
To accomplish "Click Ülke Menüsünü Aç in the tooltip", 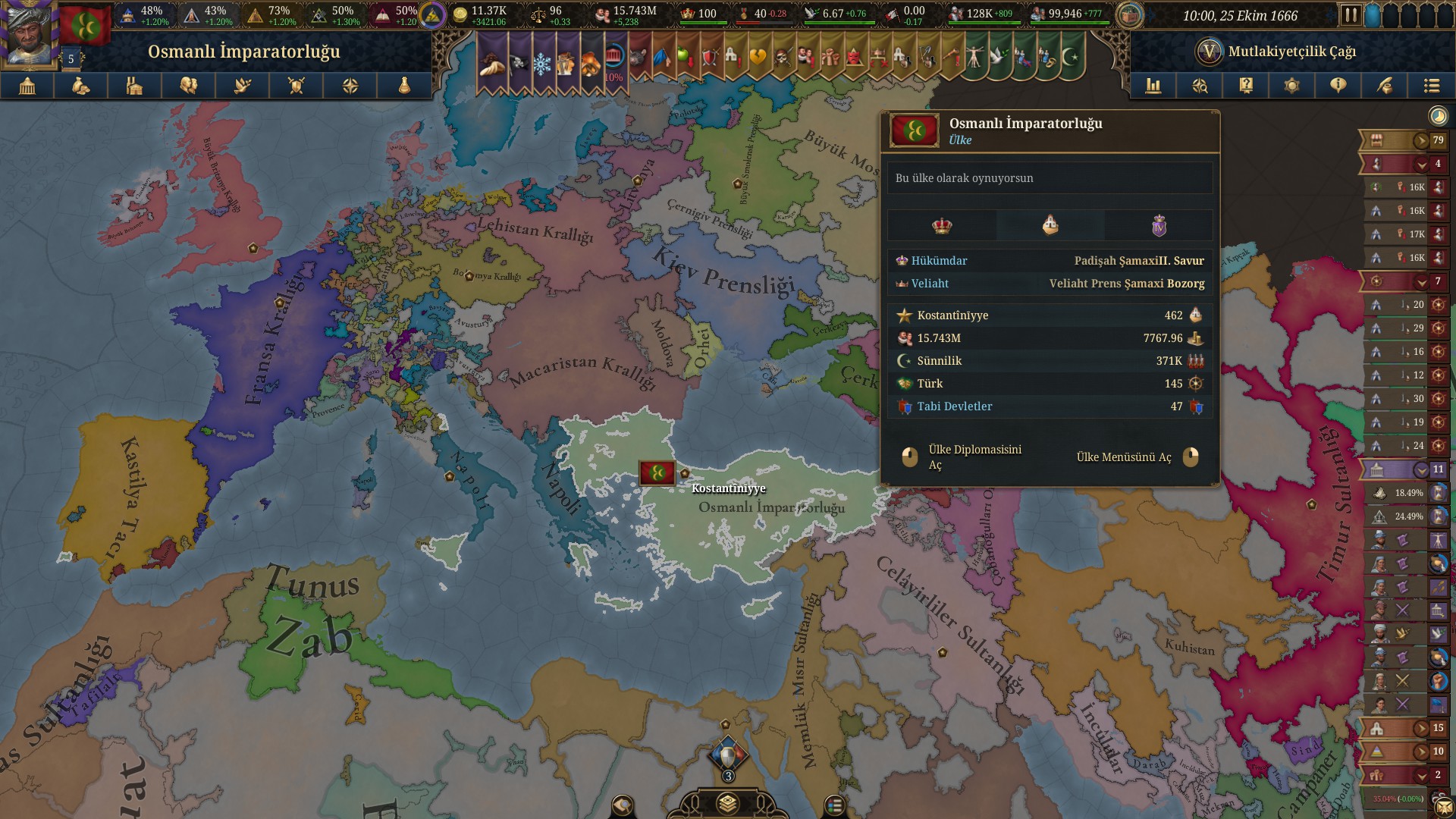I will (x=1124, y=457).
